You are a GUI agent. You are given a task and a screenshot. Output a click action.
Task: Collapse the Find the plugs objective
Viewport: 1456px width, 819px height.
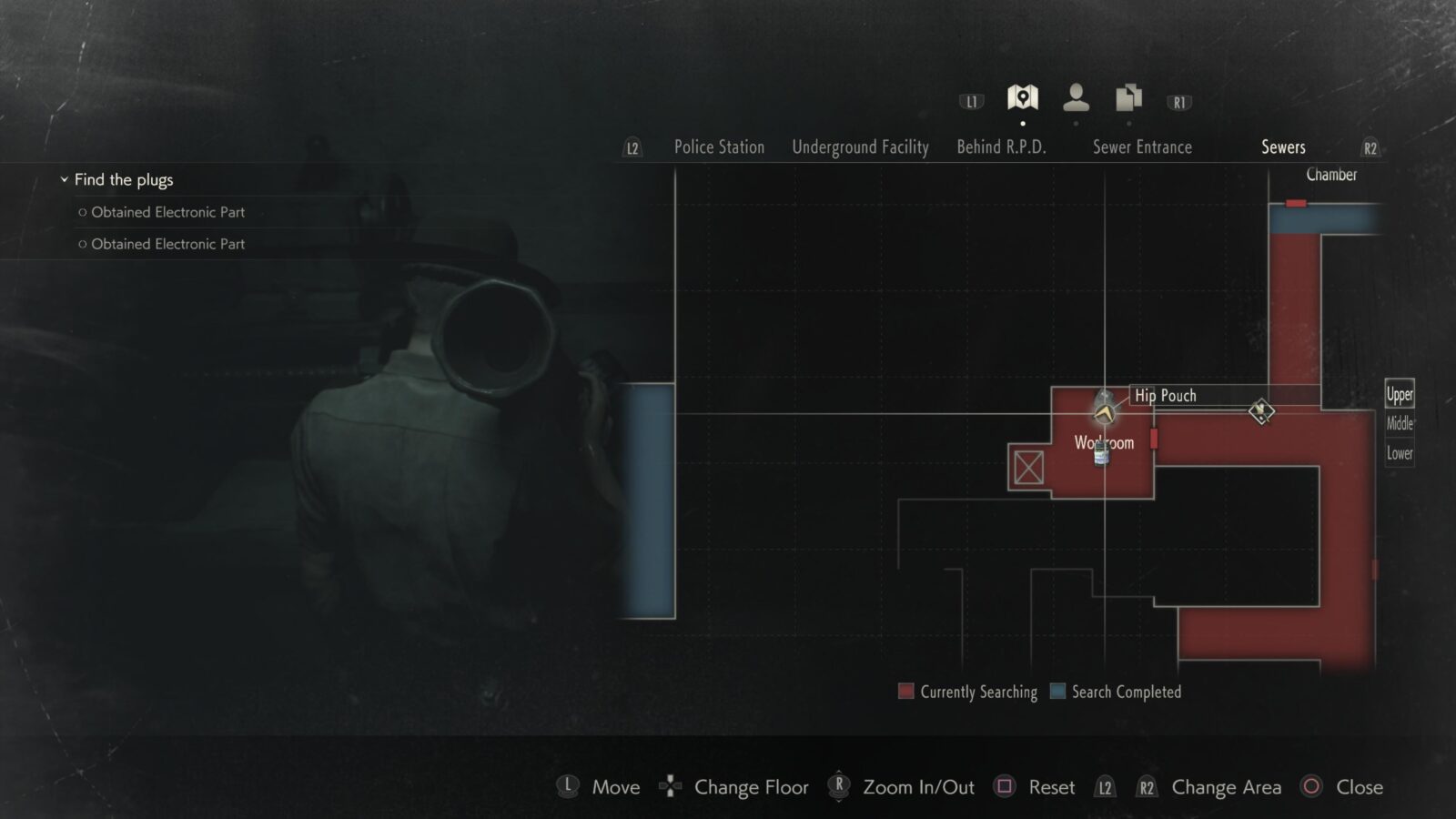click(63, 179)
